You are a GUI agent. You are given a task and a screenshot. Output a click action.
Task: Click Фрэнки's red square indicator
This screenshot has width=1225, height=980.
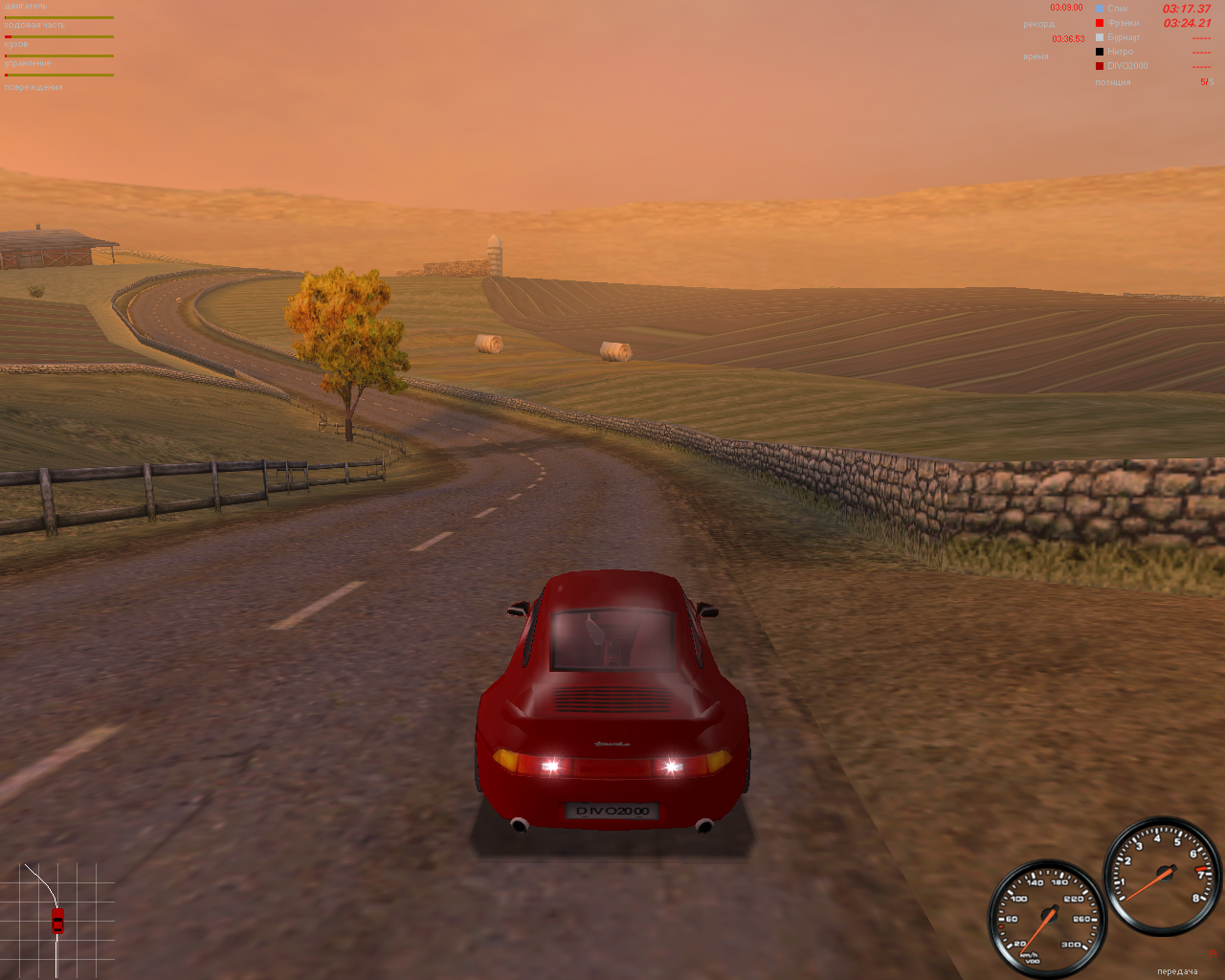click(x=1099, y=22)
